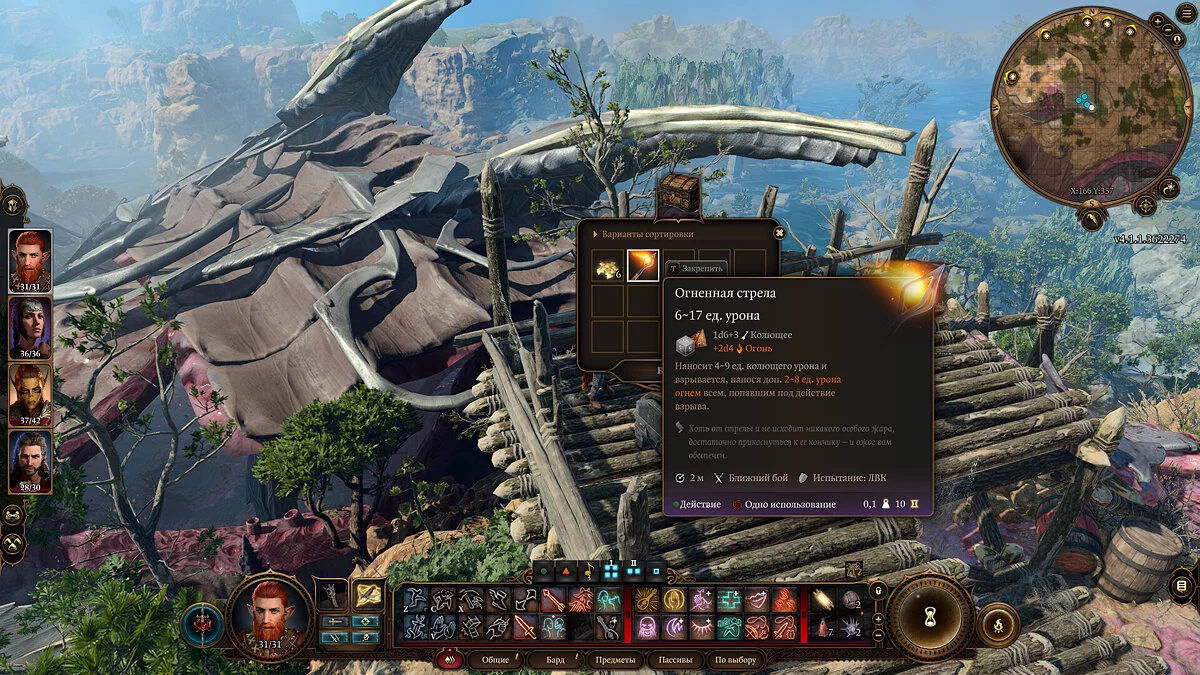Select the dark-haired companion with 28/30 health

31,460
